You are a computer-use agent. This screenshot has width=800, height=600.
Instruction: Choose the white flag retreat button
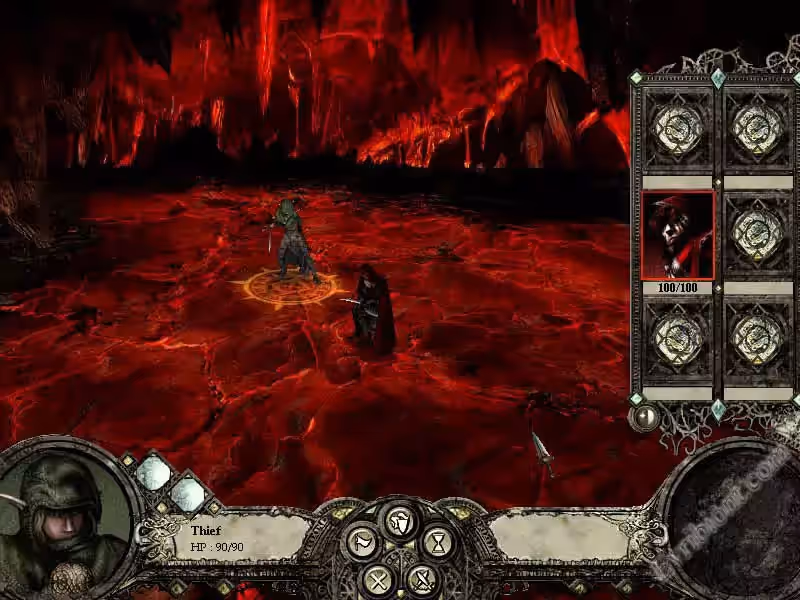click(x=360, y=543)
